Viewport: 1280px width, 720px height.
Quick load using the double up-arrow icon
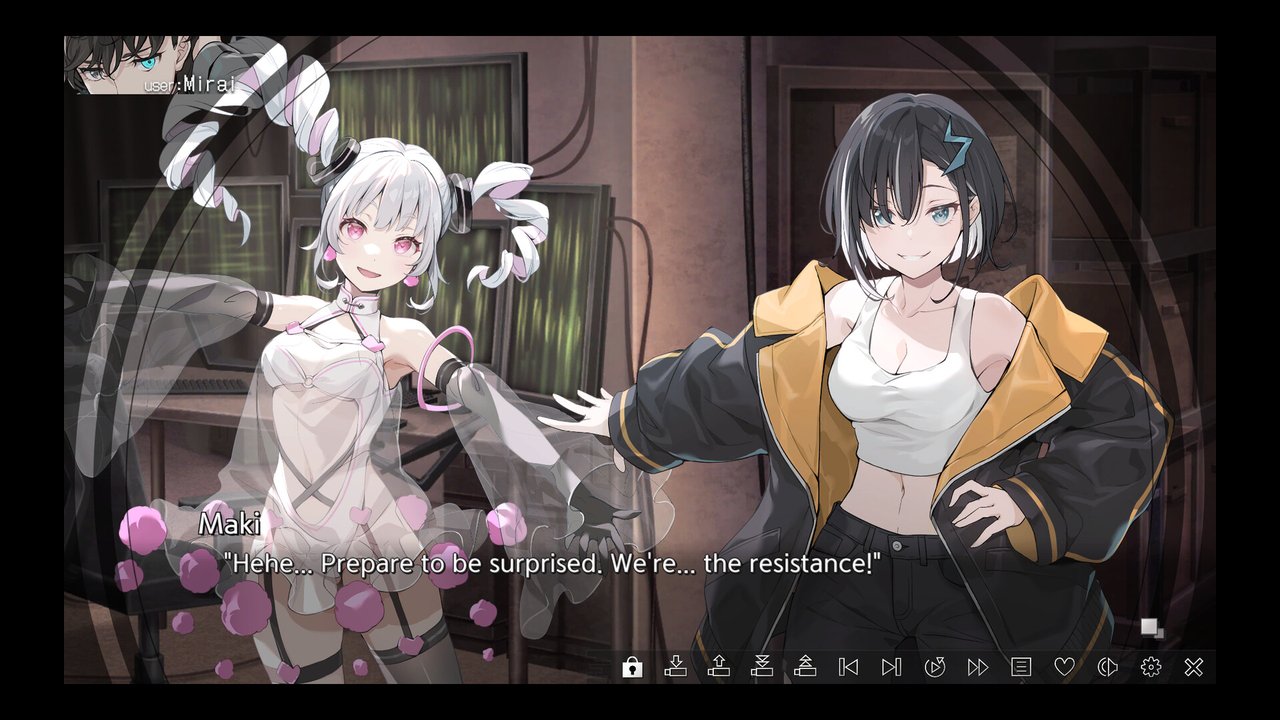pos(805,667)
